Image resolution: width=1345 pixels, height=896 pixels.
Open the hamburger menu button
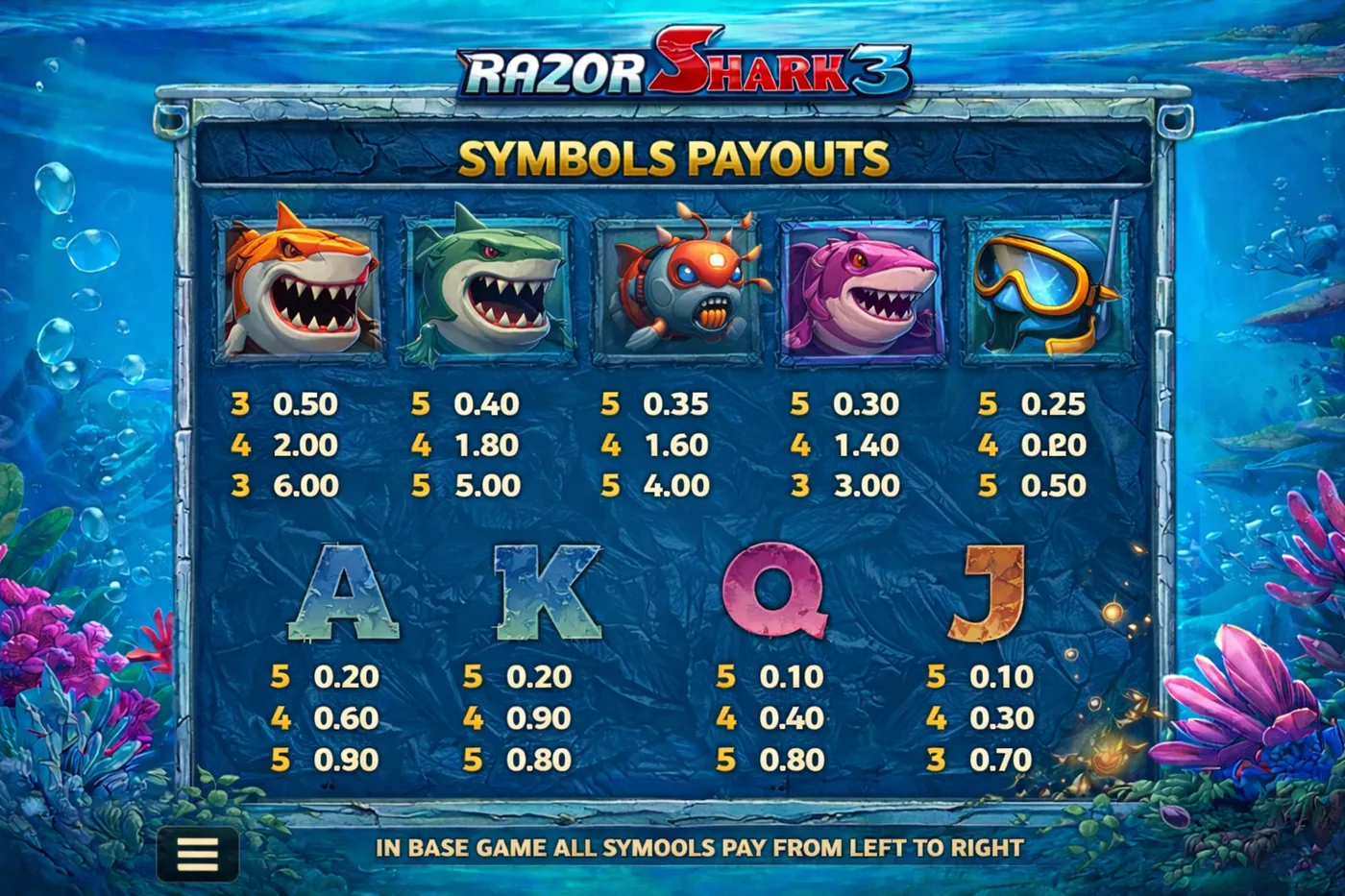click(x=198, y=853)
